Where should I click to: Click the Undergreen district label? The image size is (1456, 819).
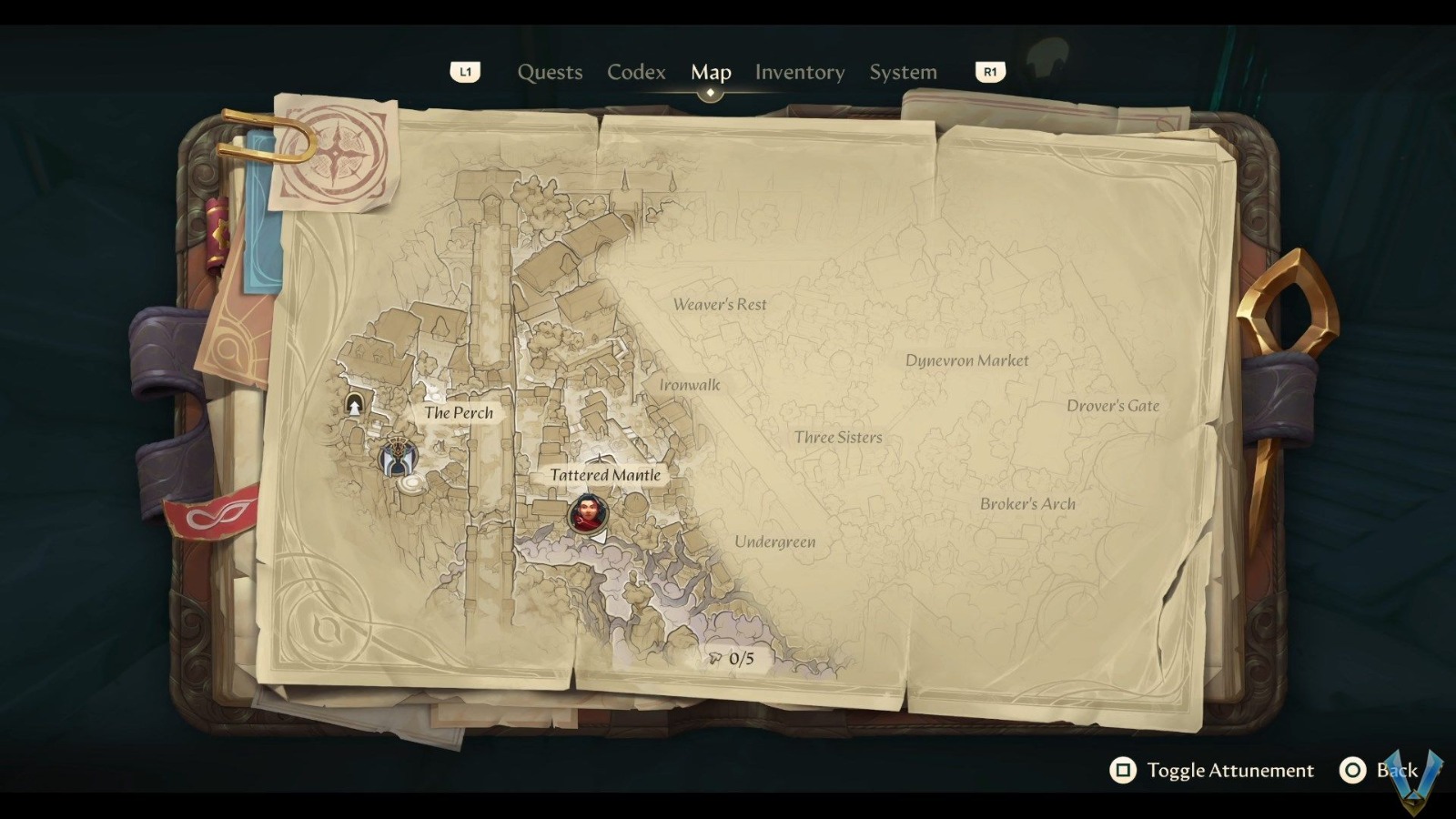click(774, 542)
